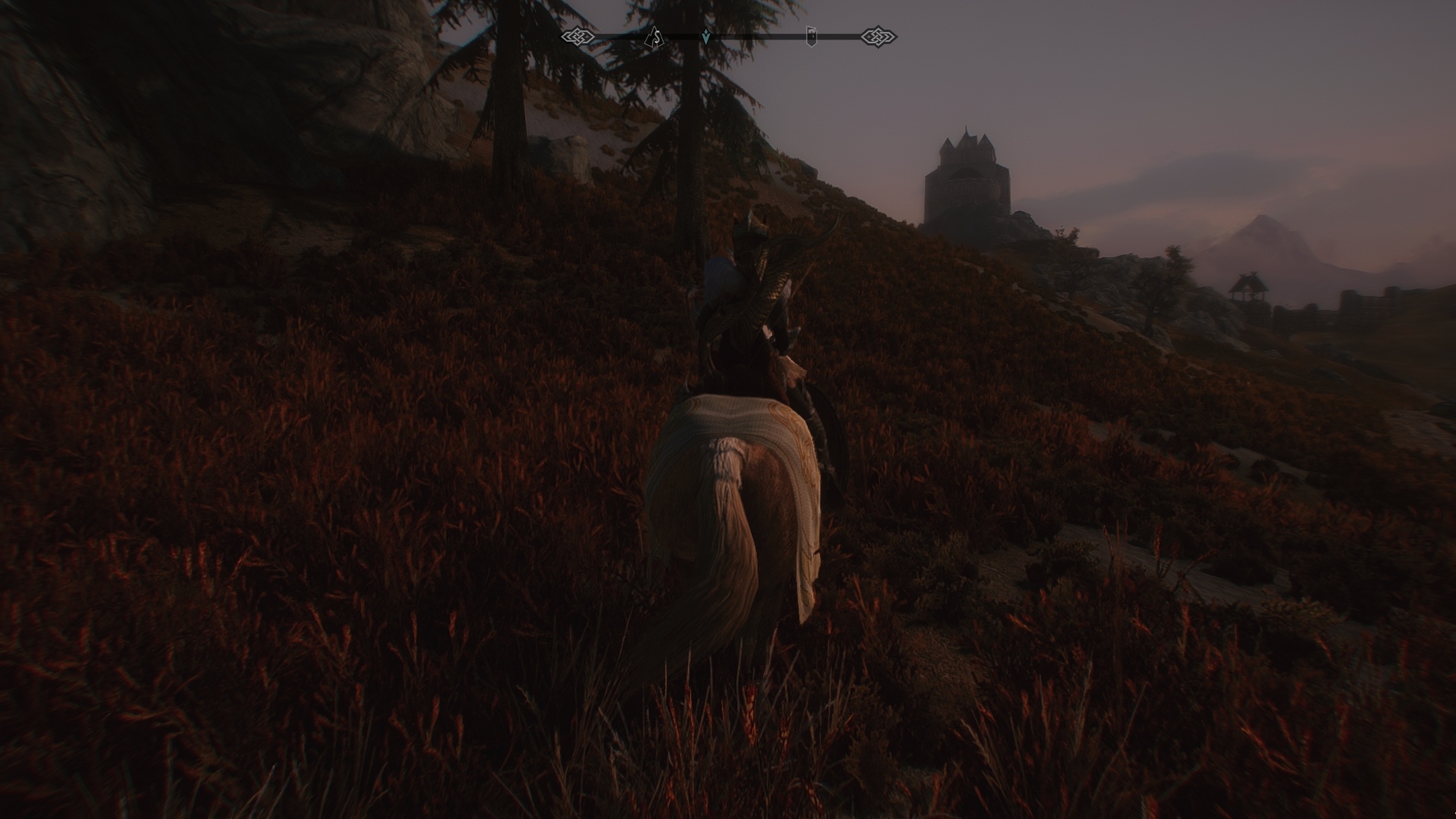Select the mountain peak marker on the compass
Image resolution: width=1456 pixels, height=819 pixels.
click(x=654, y=36)
